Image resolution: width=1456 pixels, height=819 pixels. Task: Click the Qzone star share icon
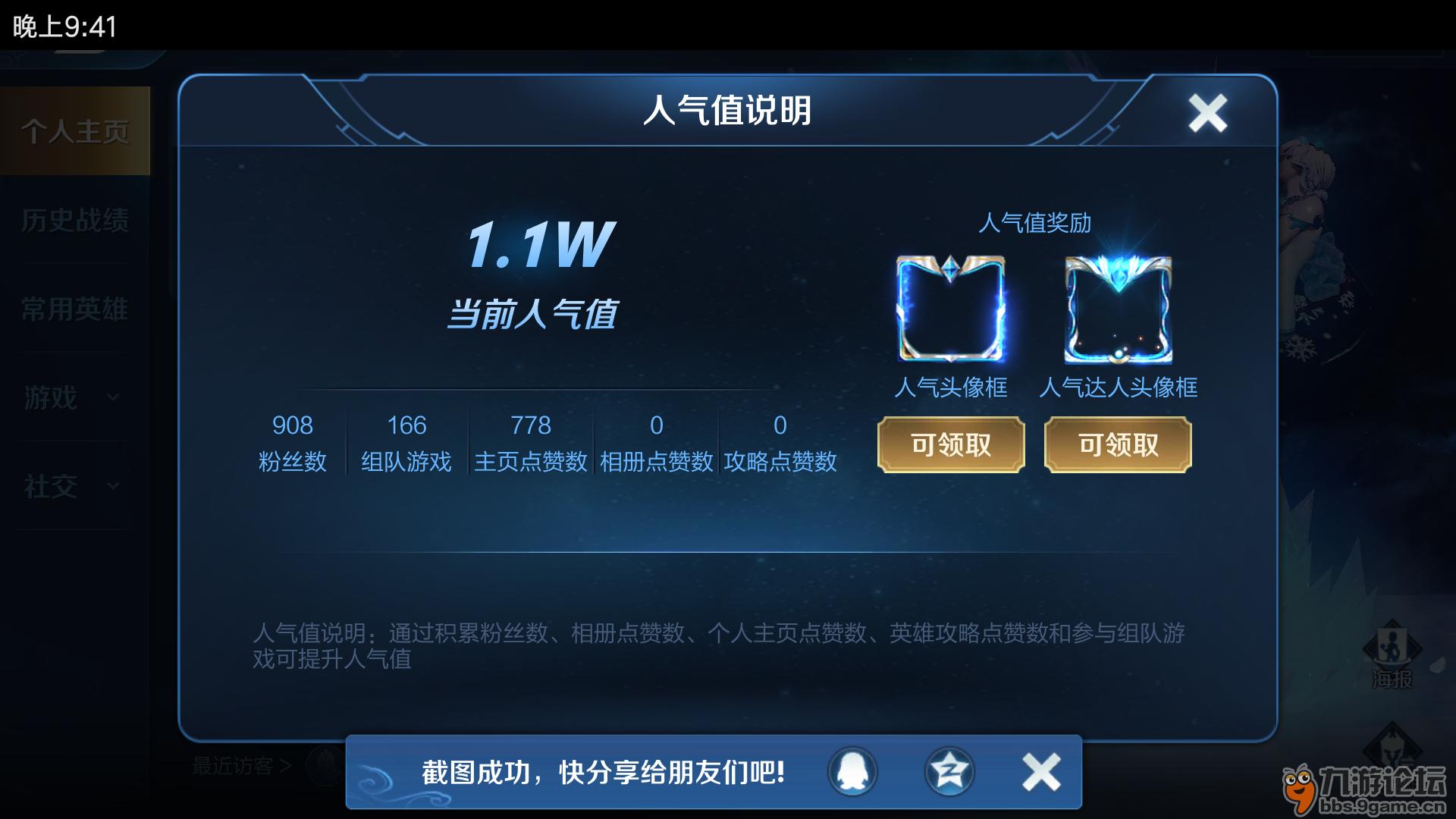[x=948, y=770]
